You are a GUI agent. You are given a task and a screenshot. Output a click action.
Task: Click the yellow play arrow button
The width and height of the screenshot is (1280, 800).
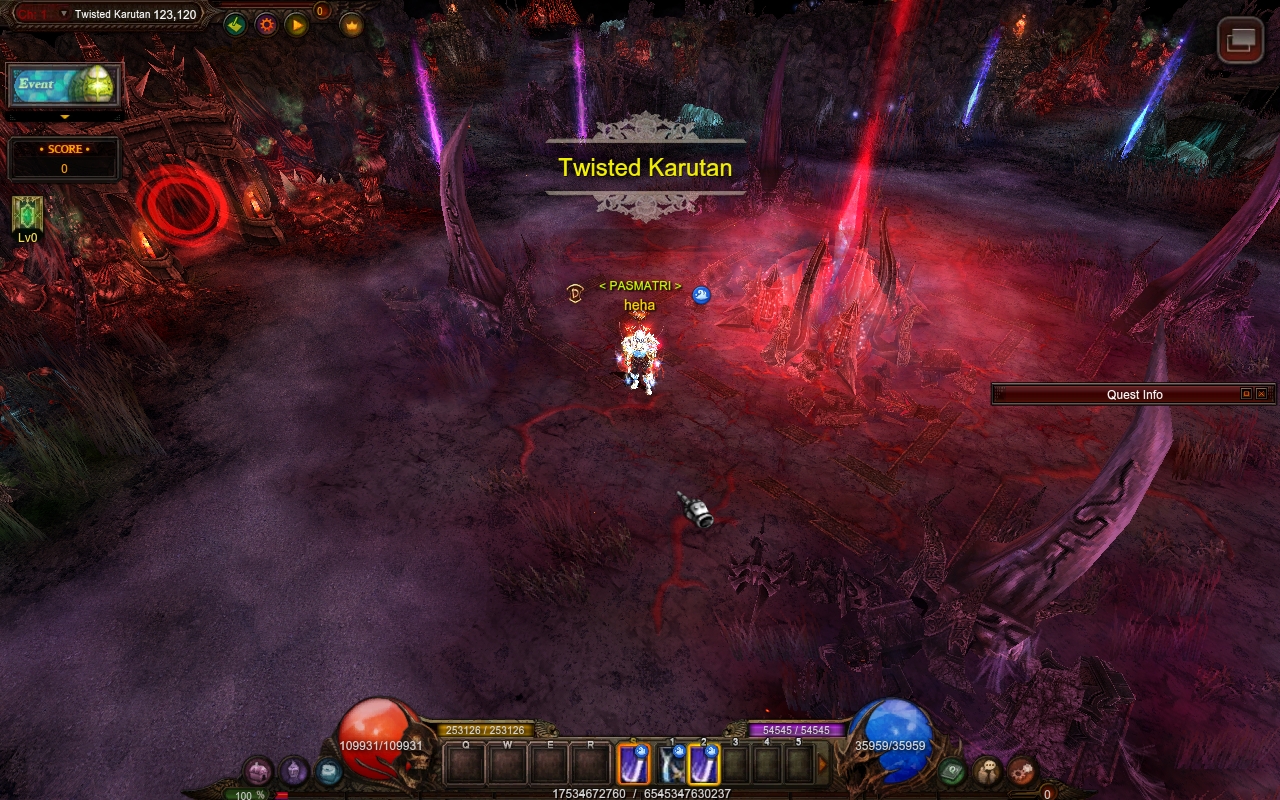pos(297,24)
